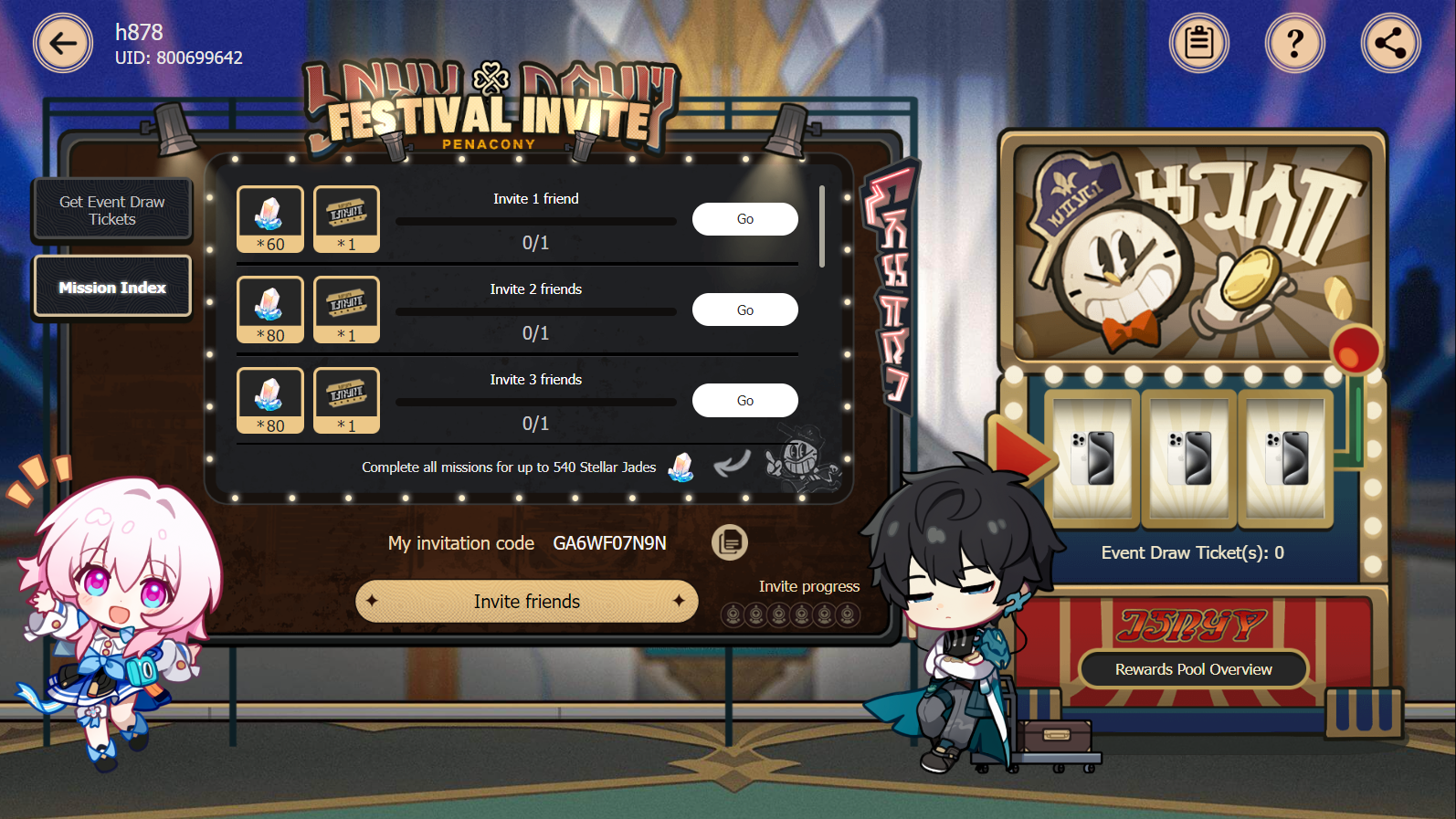1456x819 pixels.
Task: Open the help question mark icon
Action: tap(1294, 42)
